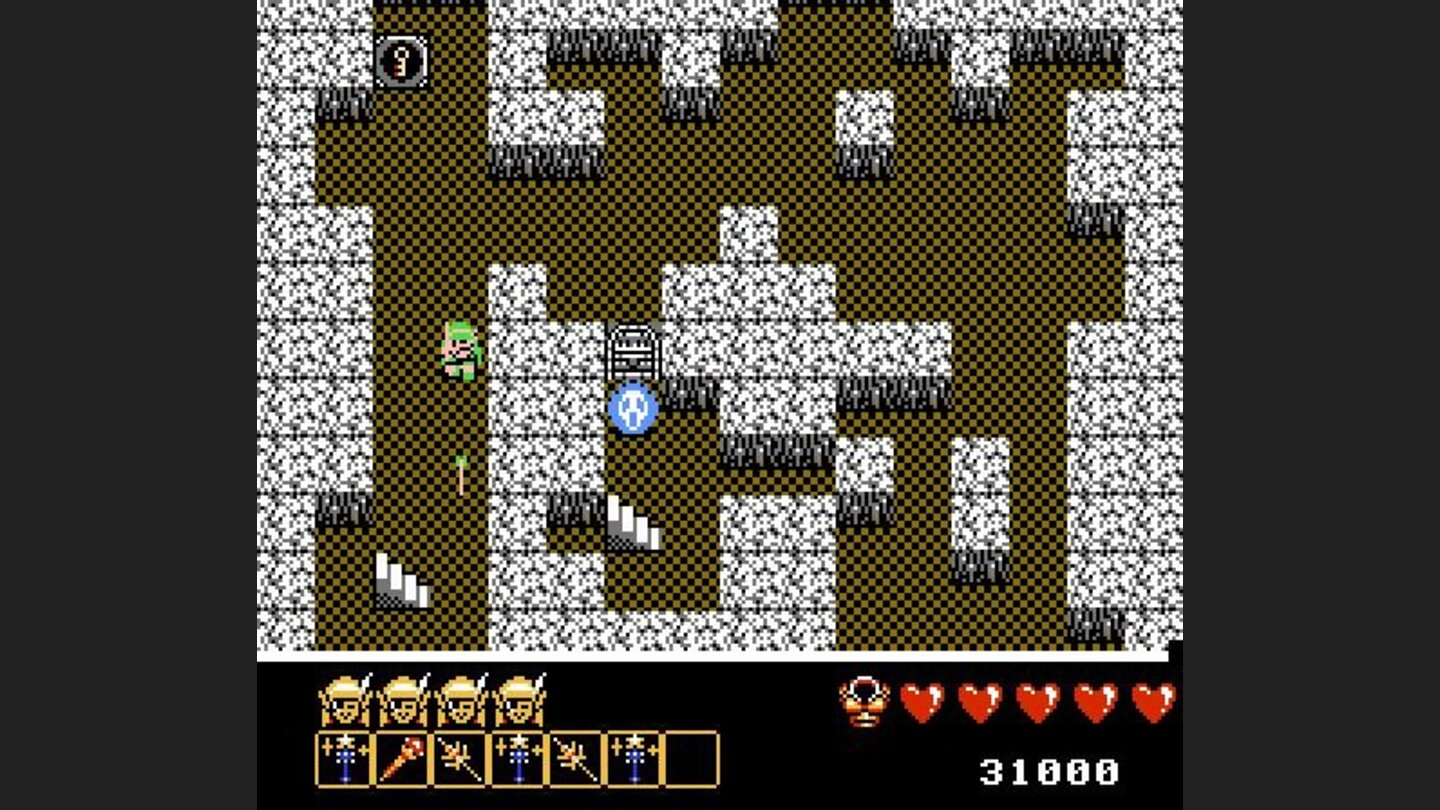The width and height of the screenshot is (1440, 810).
Task: Click the red enemy mask icon beside the hearts
Action: pyautogui.click(x=865, y=702)
